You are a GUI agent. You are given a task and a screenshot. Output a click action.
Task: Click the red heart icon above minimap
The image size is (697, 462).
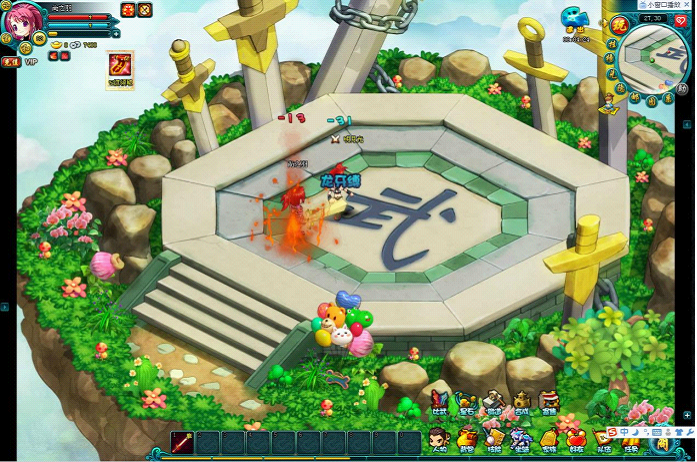pos(680,21)
